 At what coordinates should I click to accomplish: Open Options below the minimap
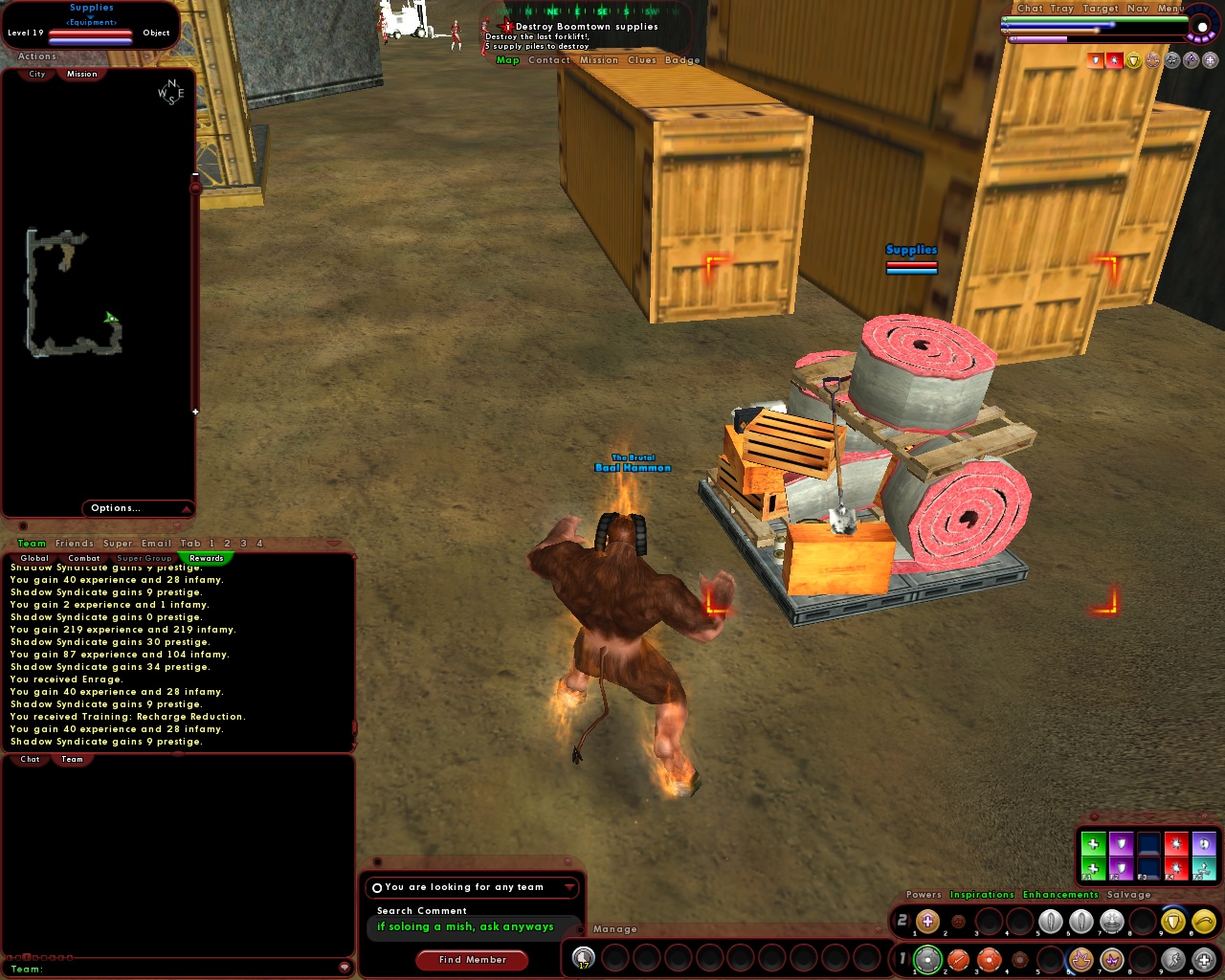point(115,508)
